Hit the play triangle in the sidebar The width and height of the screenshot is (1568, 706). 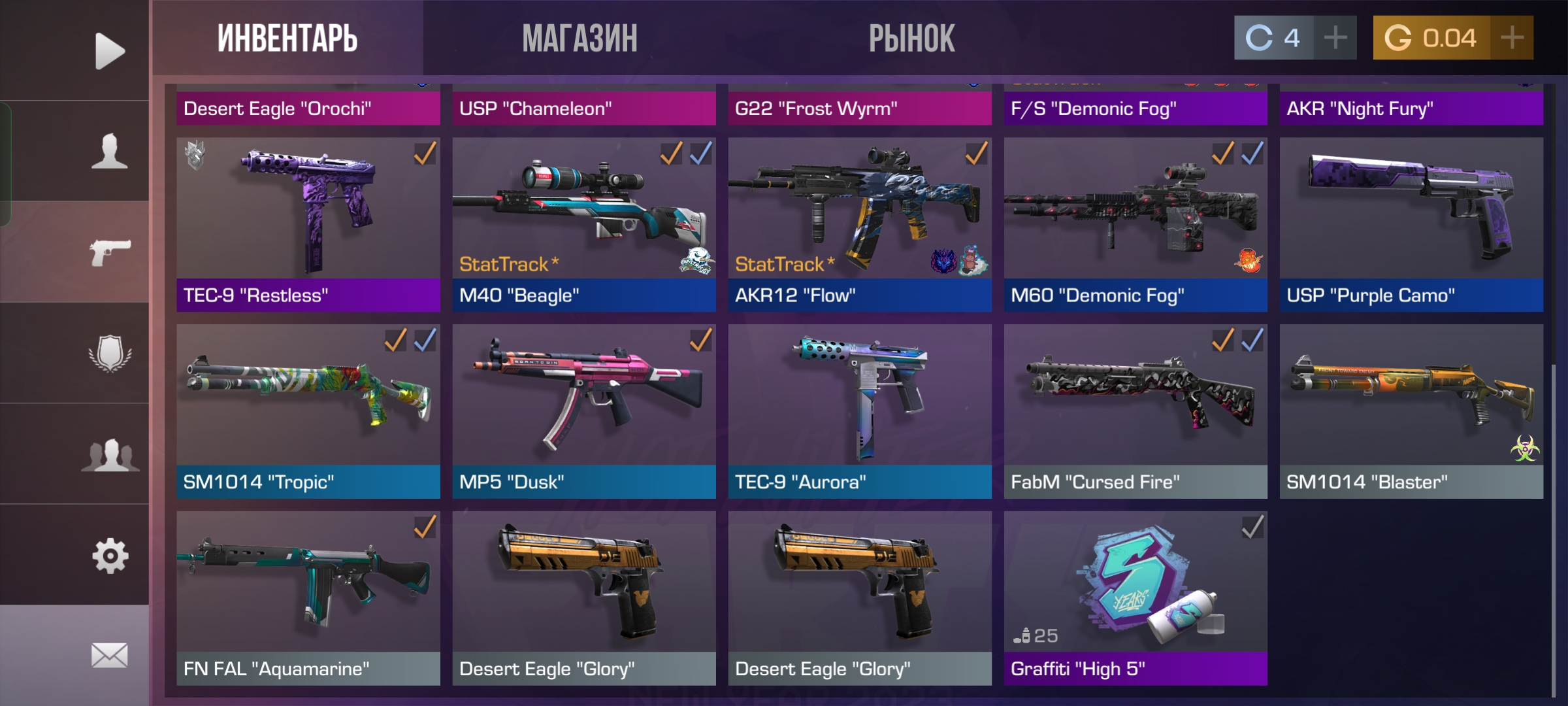(x=109, y=50)
